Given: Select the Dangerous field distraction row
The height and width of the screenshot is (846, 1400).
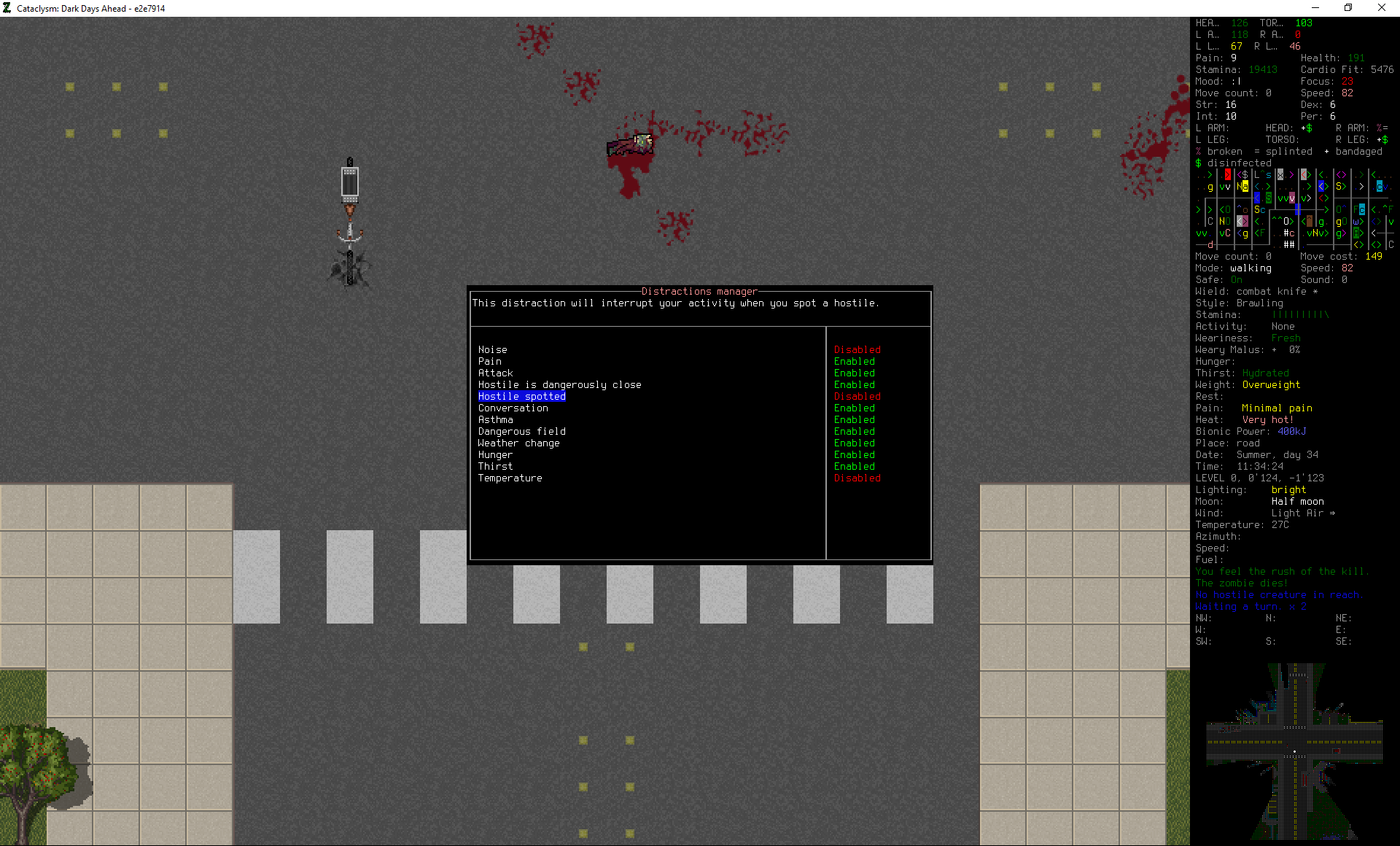Looking at the screenshot, I should (521, 431).
